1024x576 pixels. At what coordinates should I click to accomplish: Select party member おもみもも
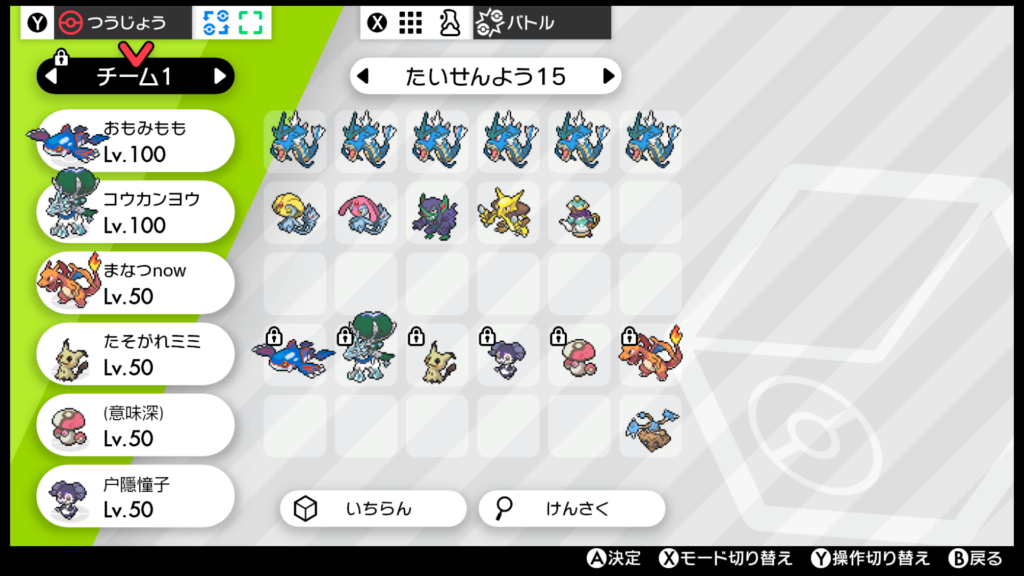(135, 141)
